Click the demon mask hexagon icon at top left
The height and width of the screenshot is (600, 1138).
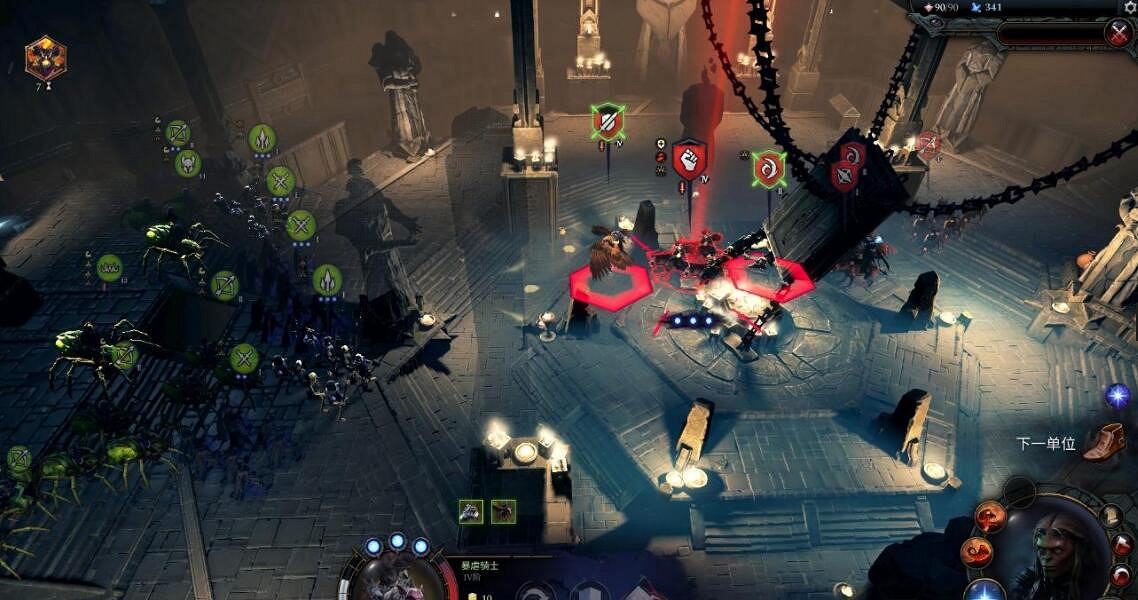[45, 58]
